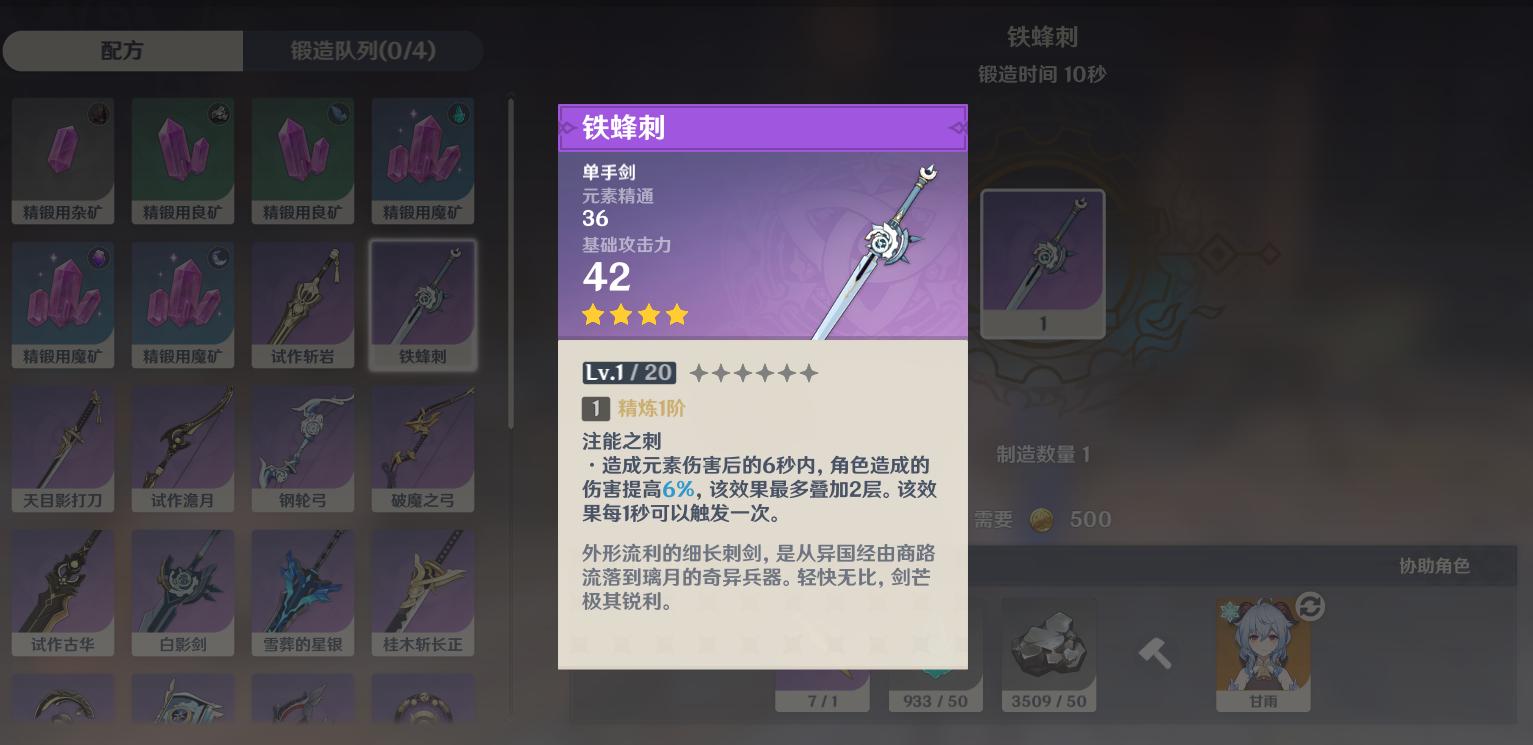This screenshot has width=1533, height=745.
Task: Click the refresh icon to change assist character
Action: point(1308,606)
